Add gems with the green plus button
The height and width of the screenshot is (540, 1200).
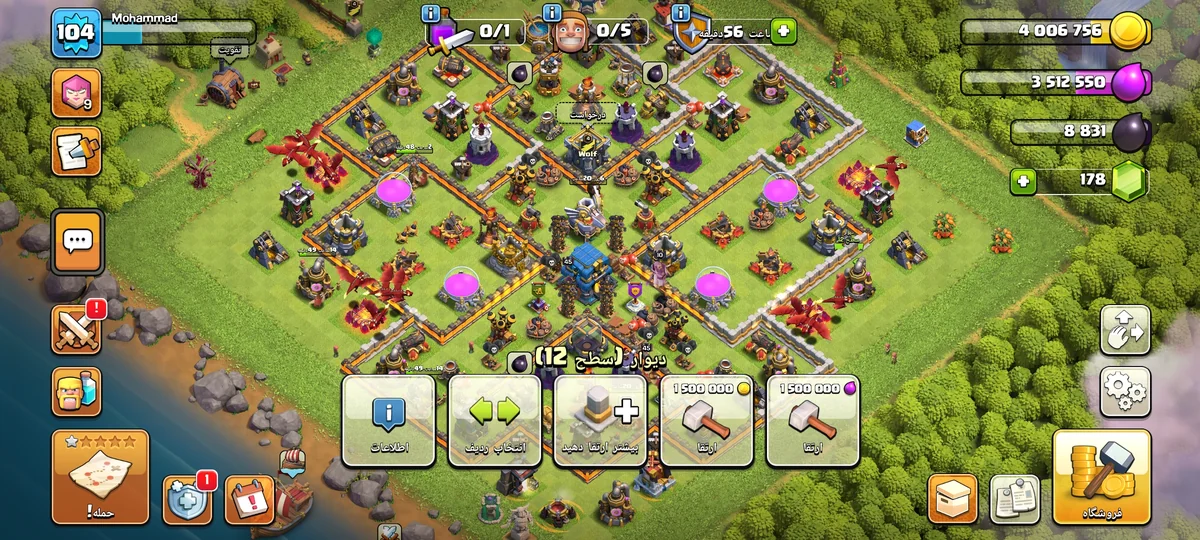tap(1023, 182)
